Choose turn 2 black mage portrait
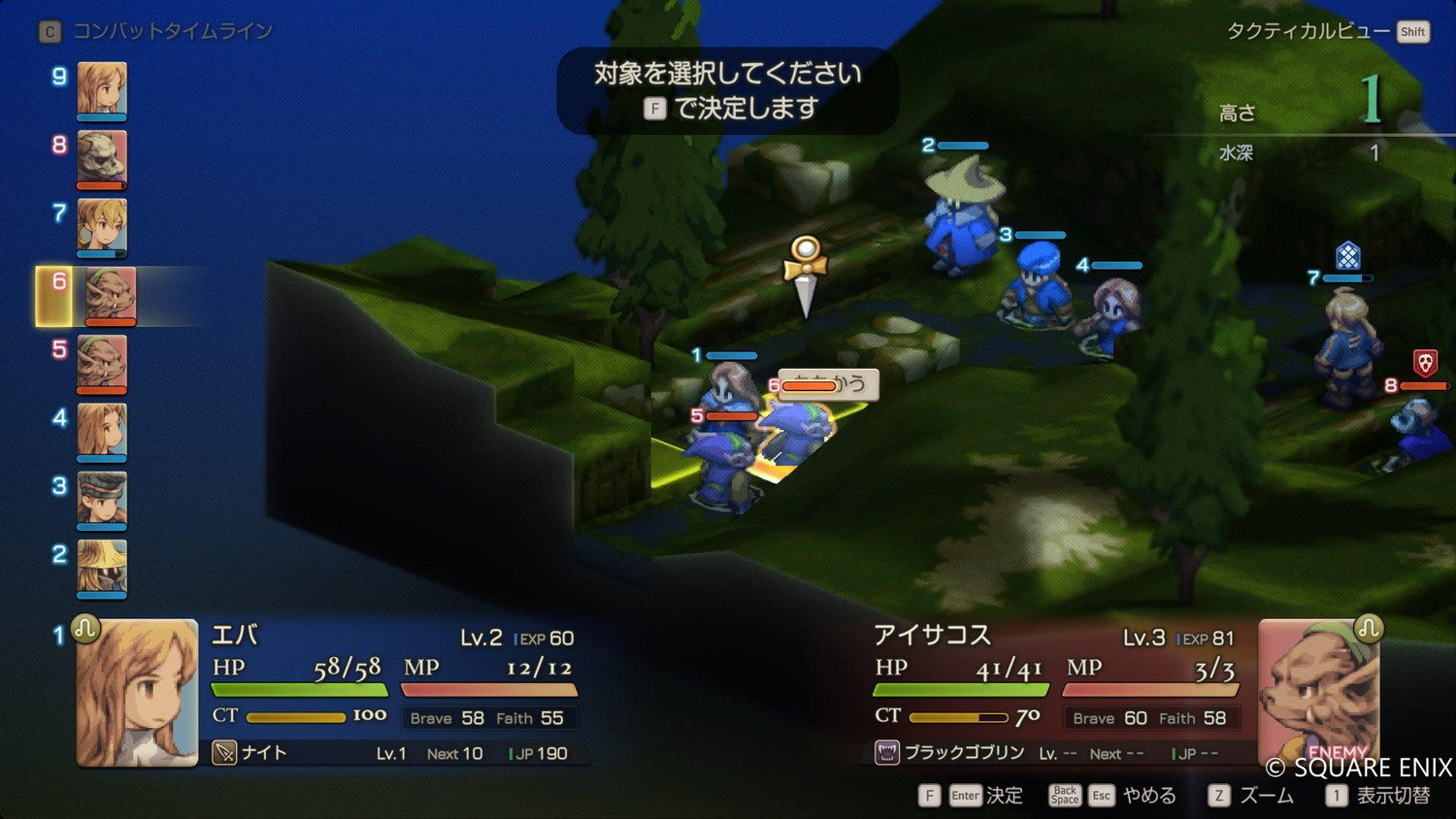1456x819 pixels. point(102,568)
